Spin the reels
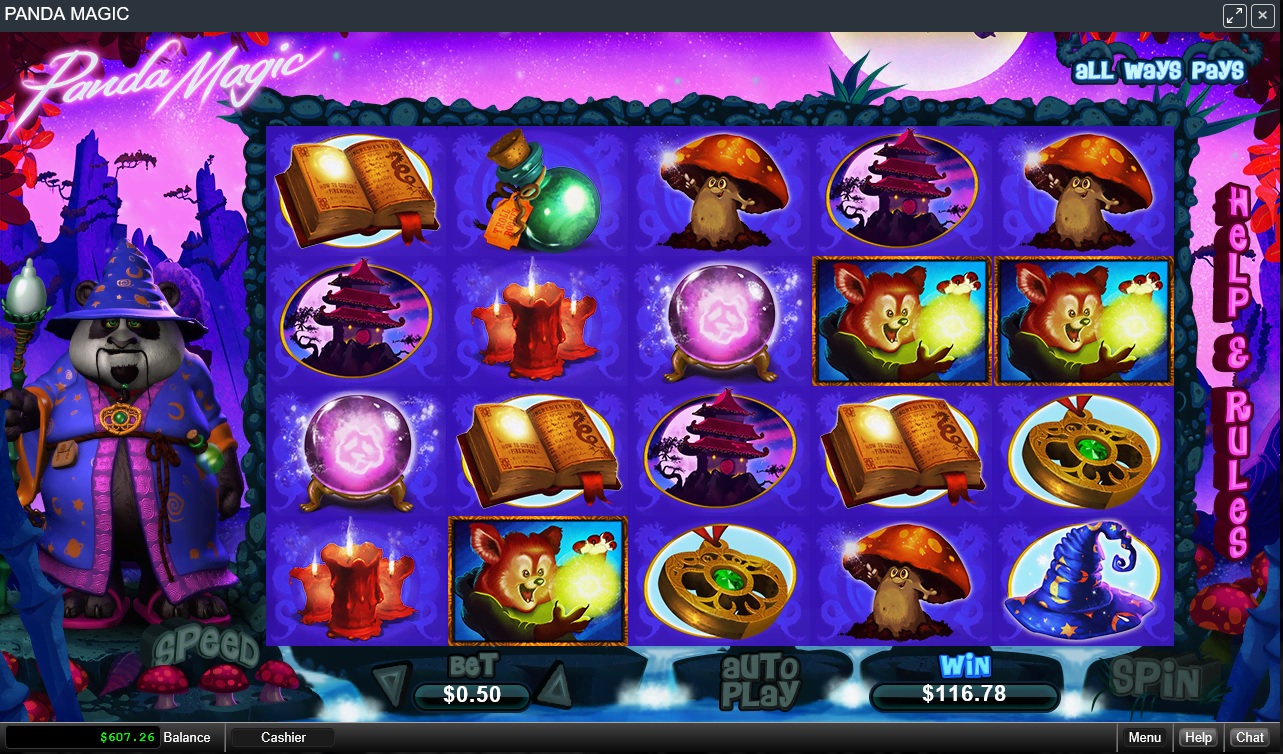Image resolution: width=1283 pixels, height=754 pixels. tap(1154, 679)
